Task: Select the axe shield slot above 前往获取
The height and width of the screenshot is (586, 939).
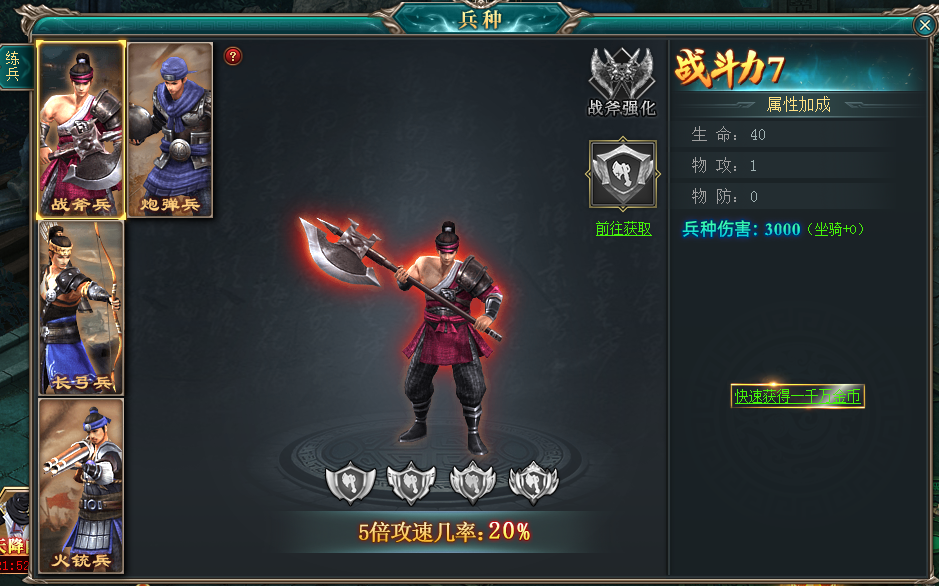Action: pyautogui.click(x=622, y=175)
